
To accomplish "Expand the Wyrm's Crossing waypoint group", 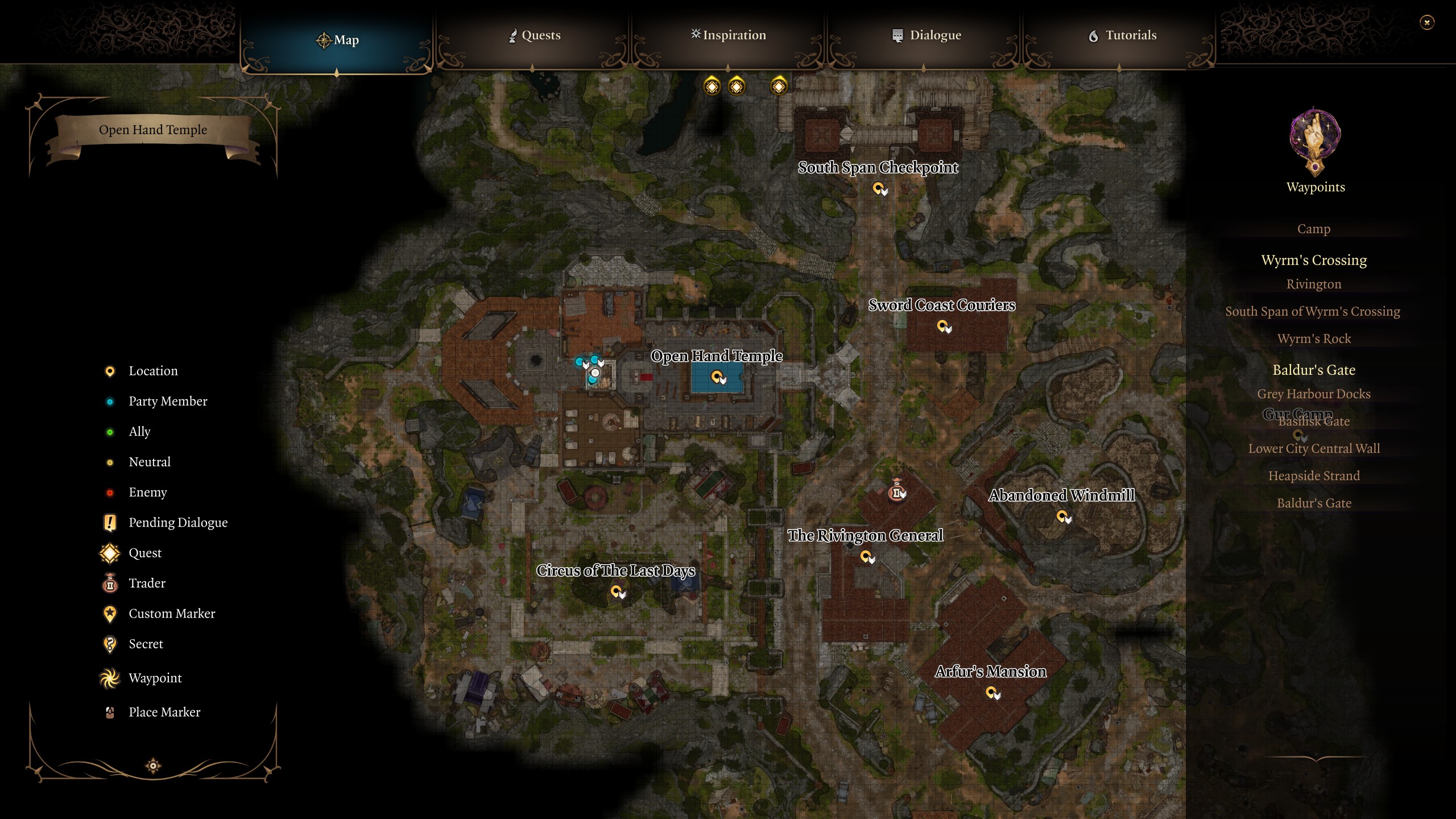I will [1314, 259].
